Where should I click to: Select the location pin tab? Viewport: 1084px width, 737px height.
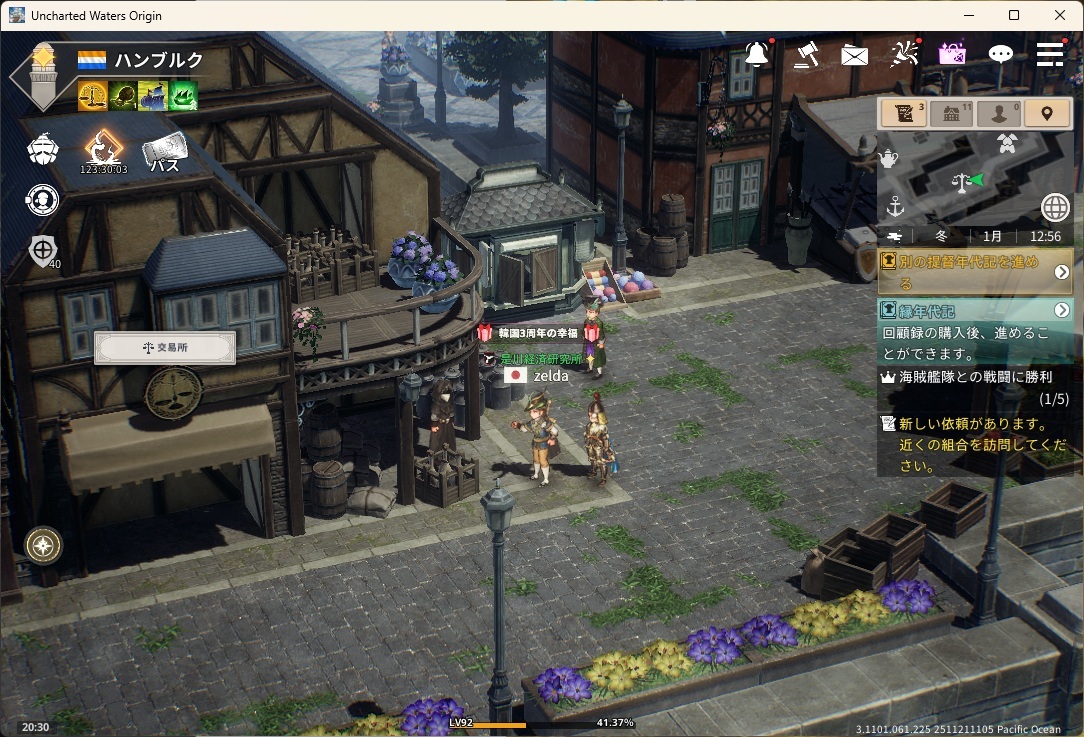[1047, 113]
